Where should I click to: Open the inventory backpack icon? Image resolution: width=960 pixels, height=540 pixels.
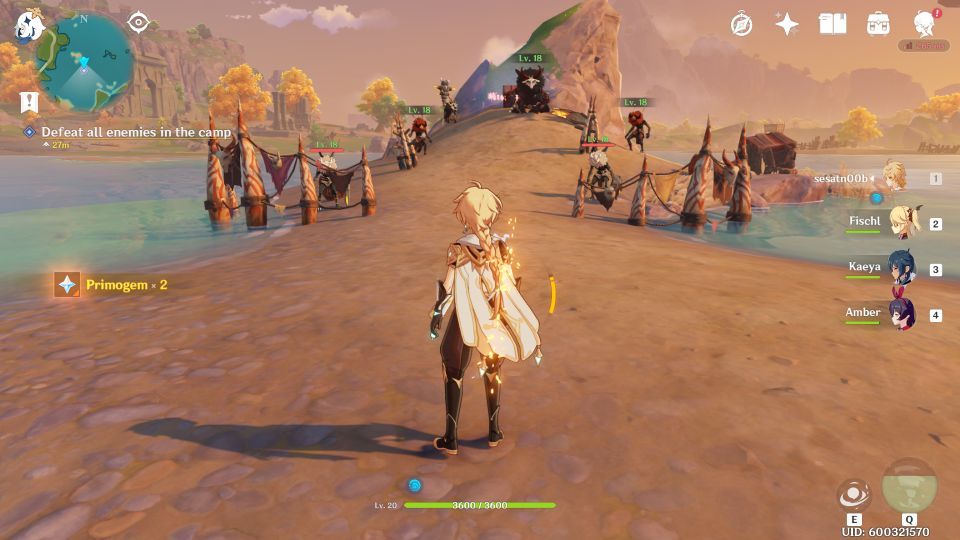(878, 24)
